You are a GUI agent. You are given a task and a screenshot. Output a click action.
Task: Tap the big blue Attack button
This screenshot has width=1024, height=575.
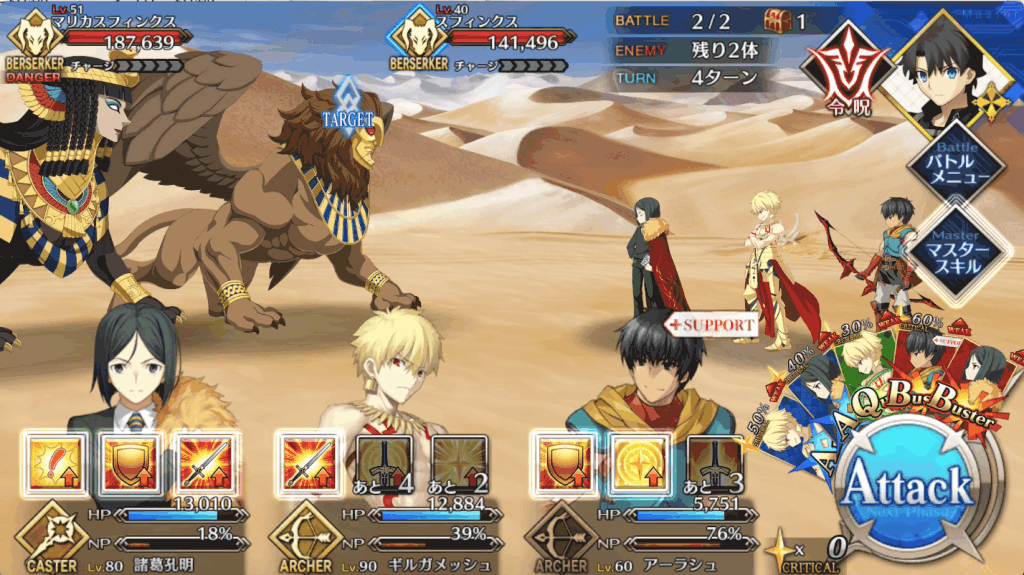click(x=908, y=488)
